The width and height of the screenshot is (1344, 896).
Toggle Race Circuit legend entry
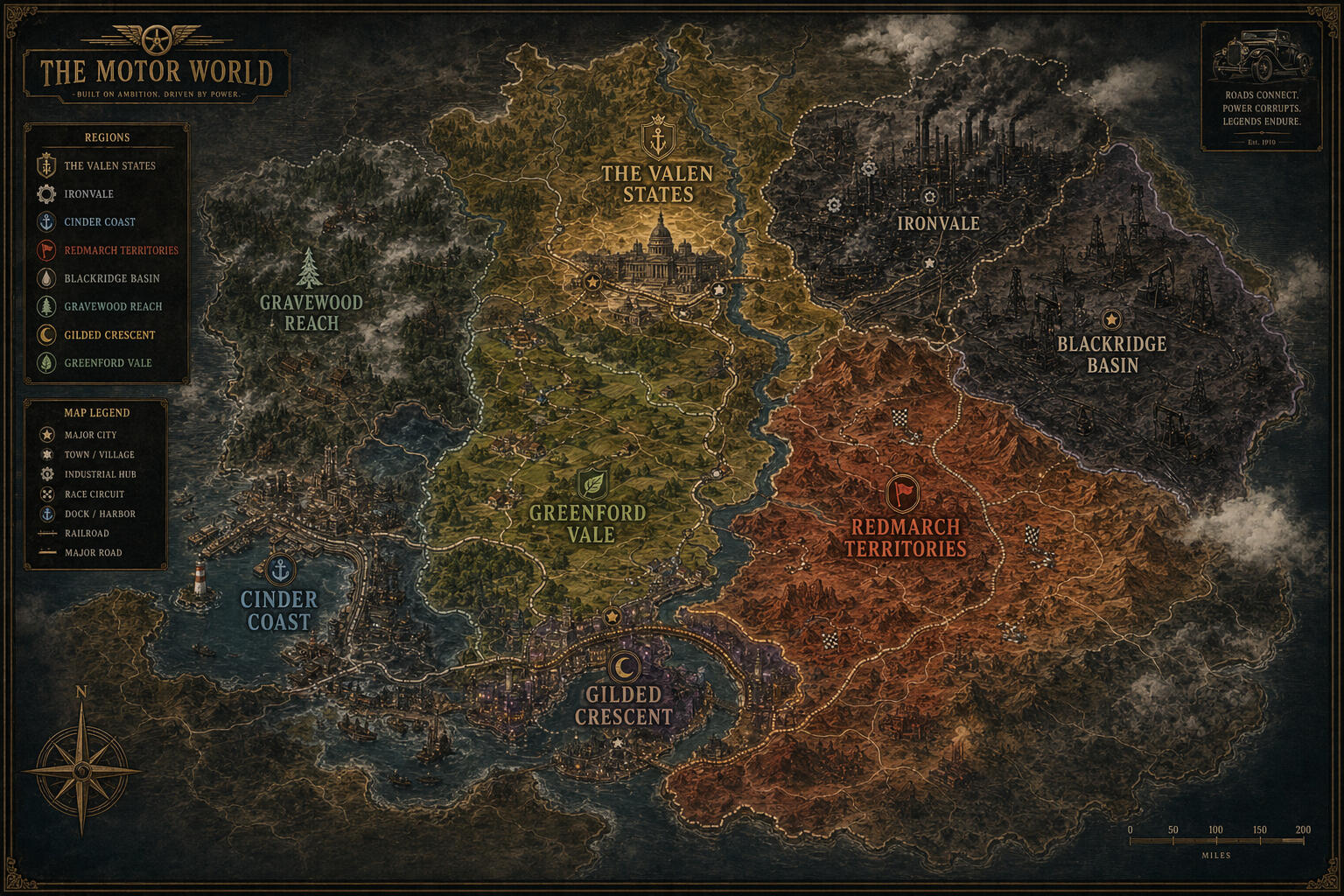click(94, 494)
